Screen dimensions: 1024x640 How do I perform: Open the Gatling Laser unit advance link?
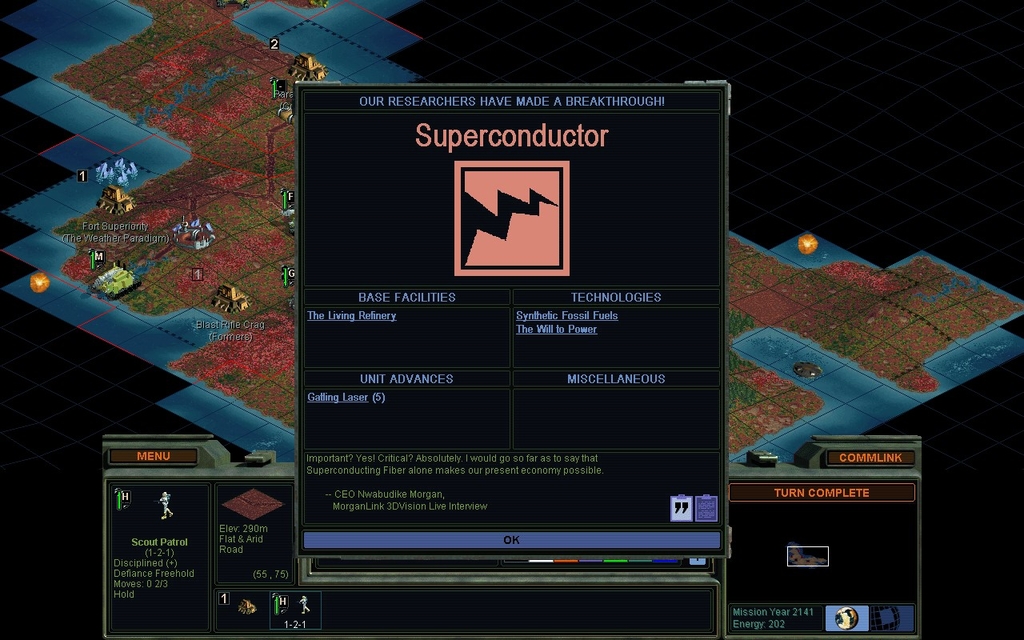tap(338, 398)
